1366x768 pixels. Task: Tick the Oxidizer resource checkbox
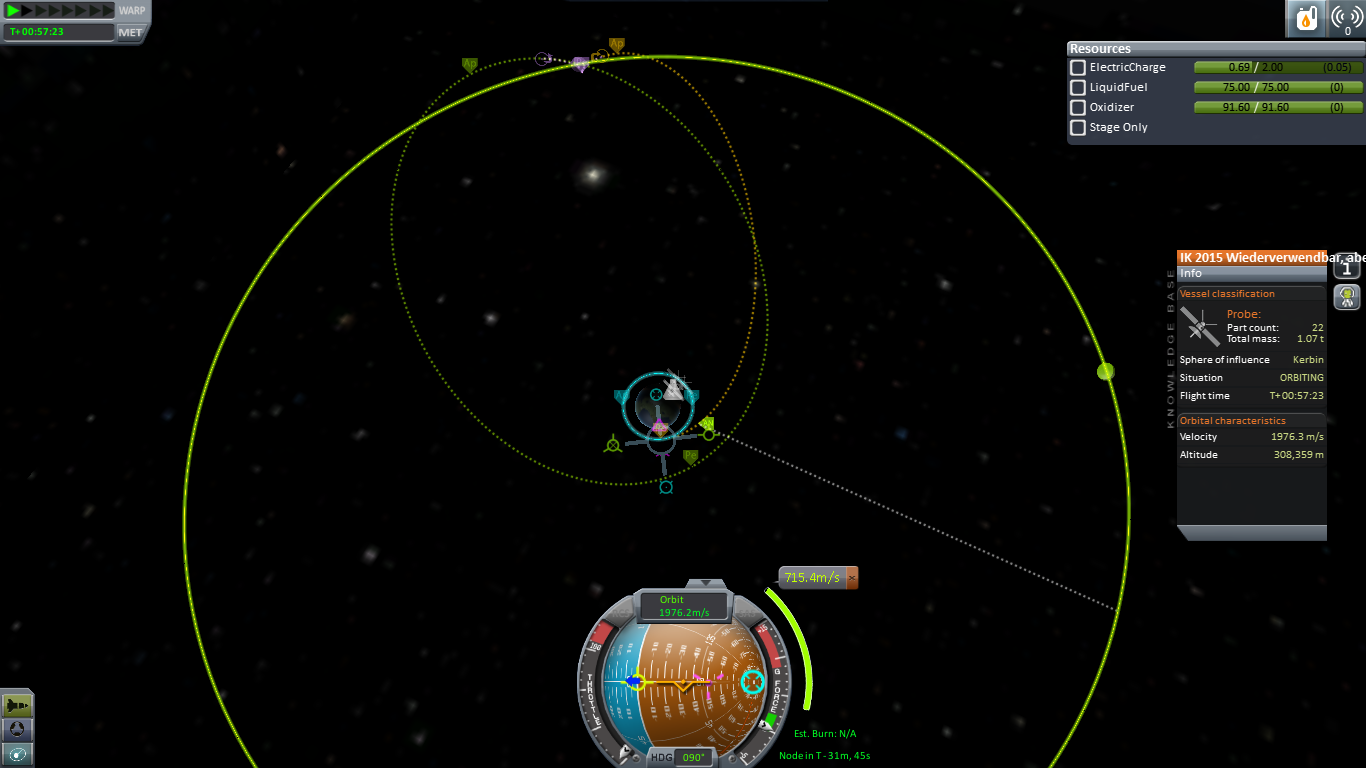(x=1078, y=108)
